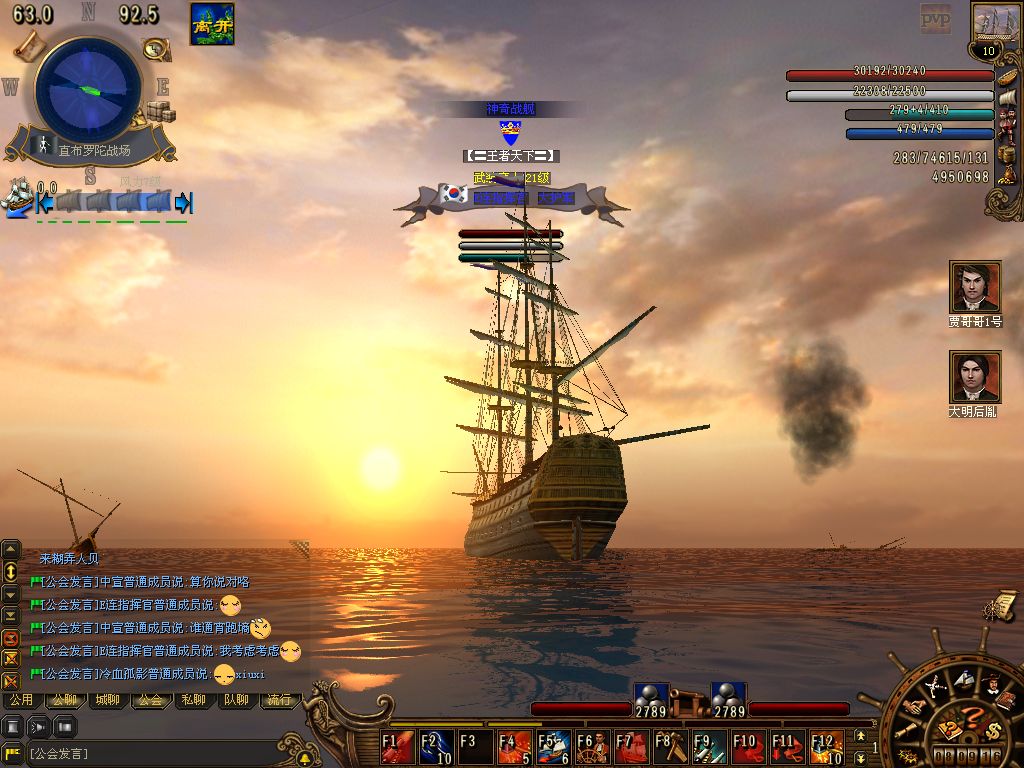Click the 离开 leave battlefield button
The image size is (1024, 768).
[x=212, y=24]
